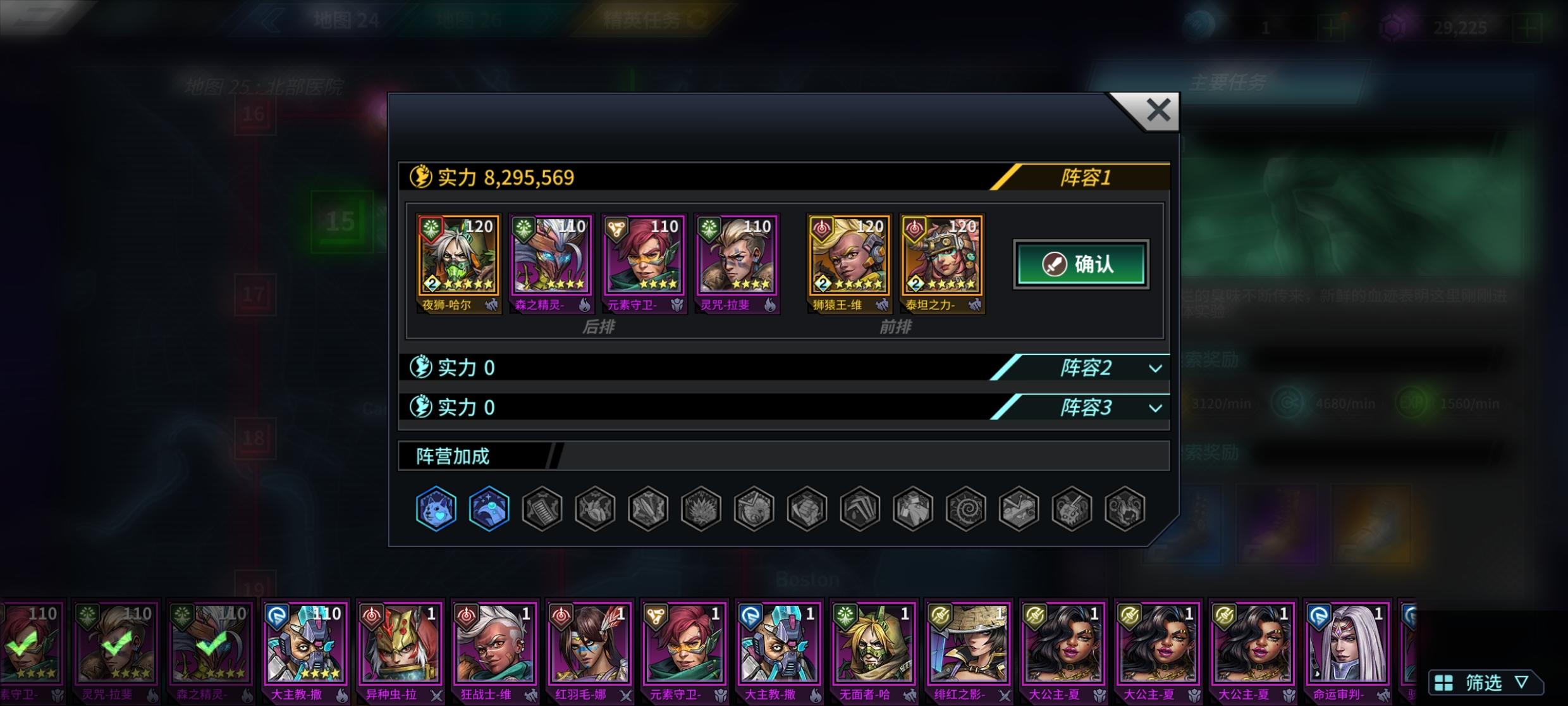Switch to the 地图 24 tab
The height and width of the screenshot is (706, 1568).
coord(345,18)
